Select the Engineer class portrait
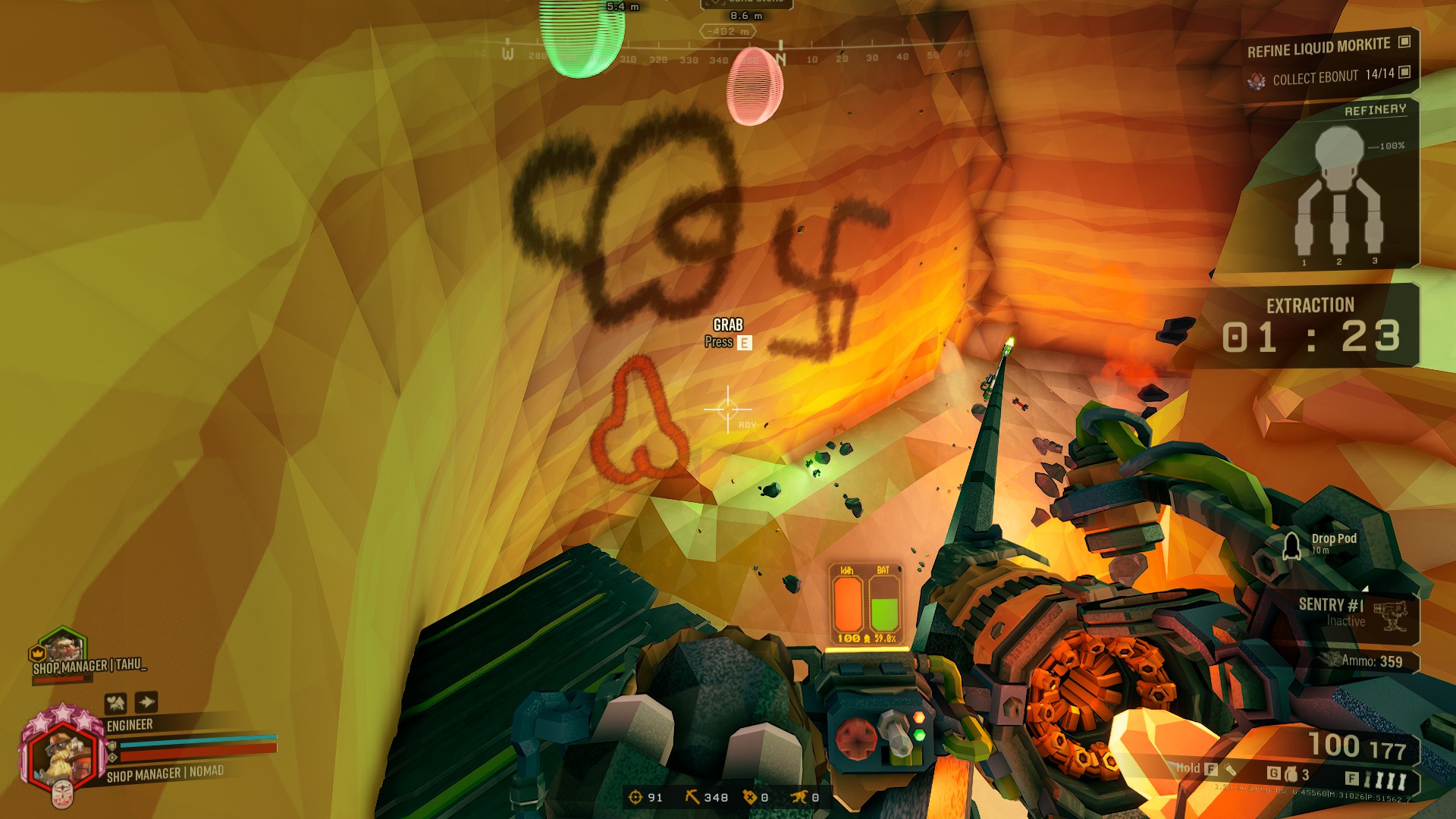This screenshot has height=819, width=1456. click(62, 754)
